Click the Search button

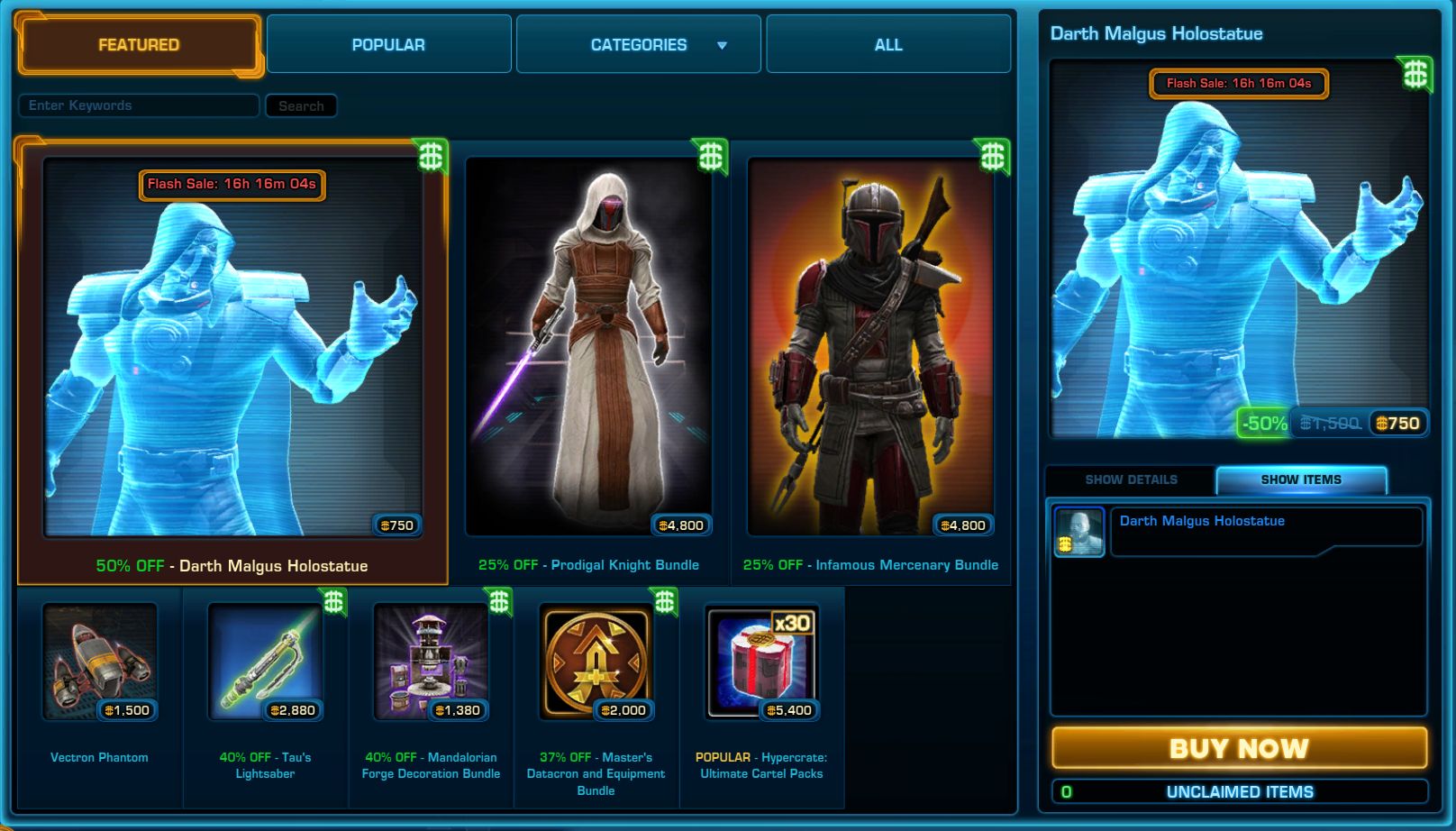click(x=301, y=106)
